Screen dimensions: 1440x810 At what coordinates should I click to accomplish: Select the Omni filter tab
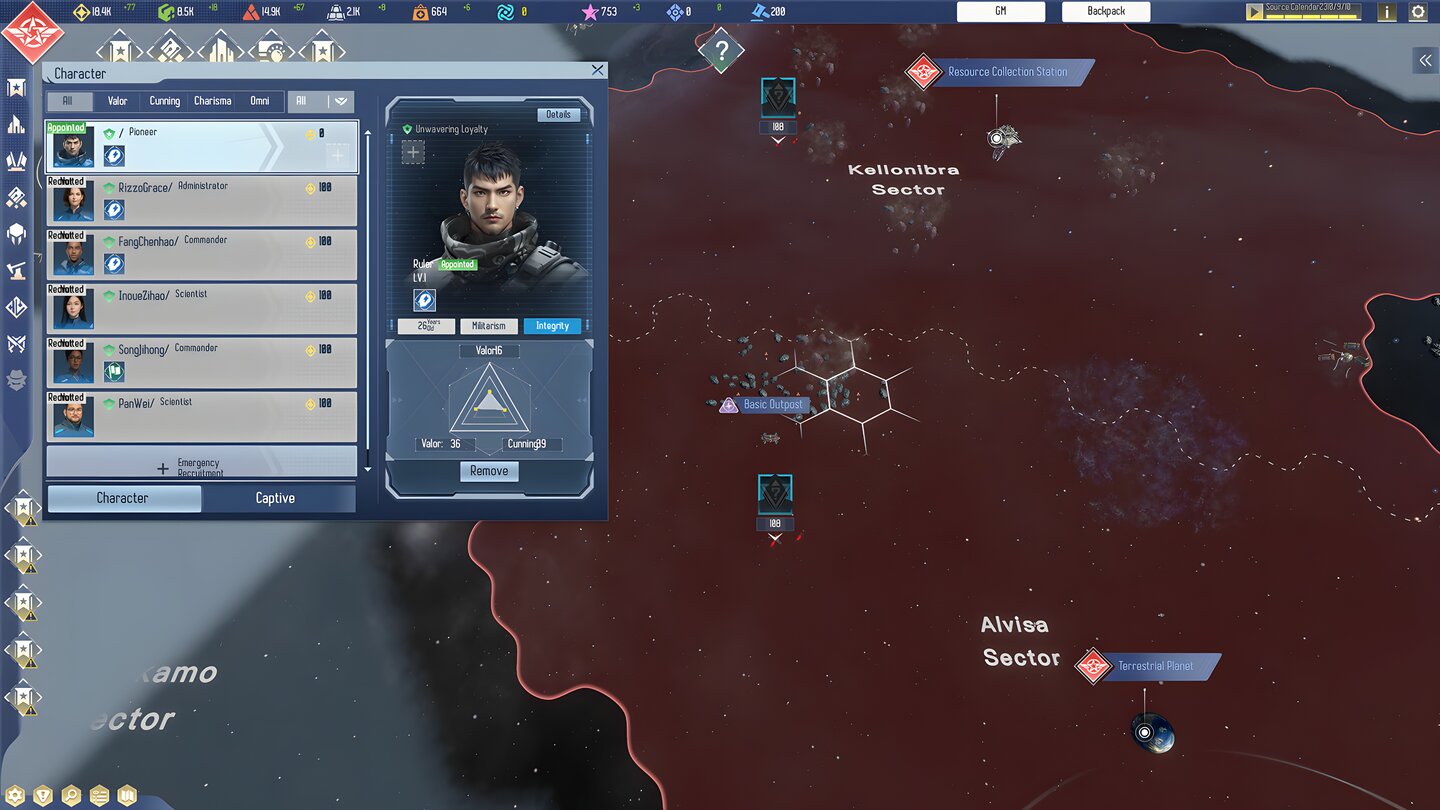tap(259, 101)
